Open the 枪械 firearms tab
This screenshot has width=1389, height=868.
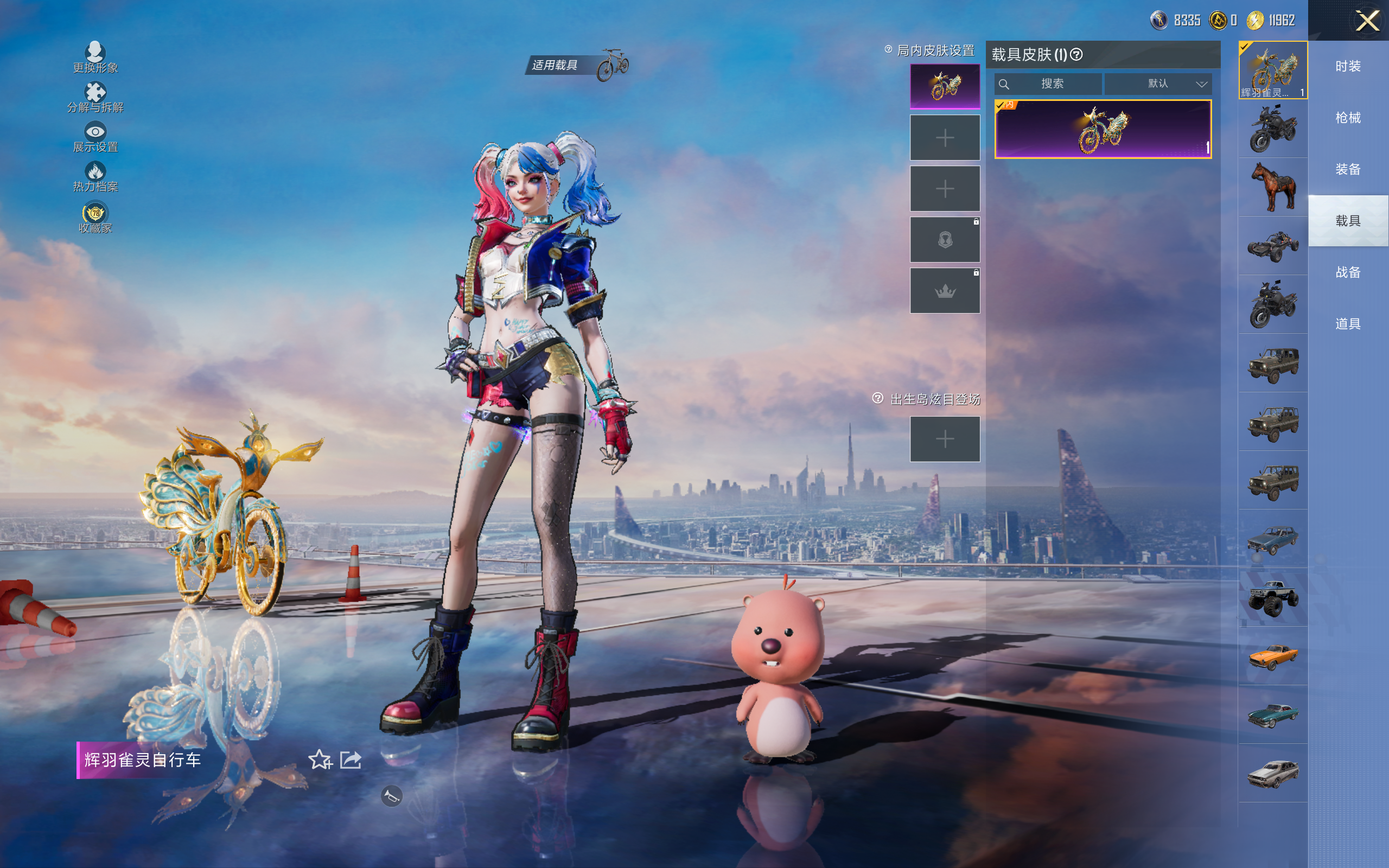(x=1348, y=118)
